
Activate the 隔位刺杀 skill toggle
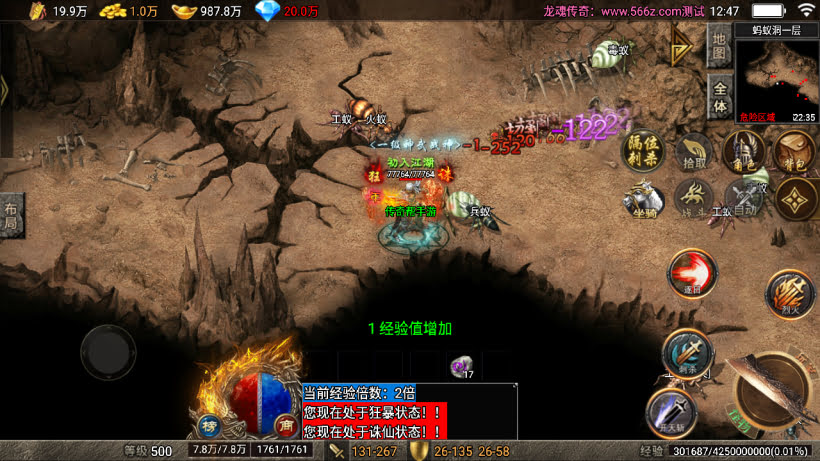pos(643,152)
